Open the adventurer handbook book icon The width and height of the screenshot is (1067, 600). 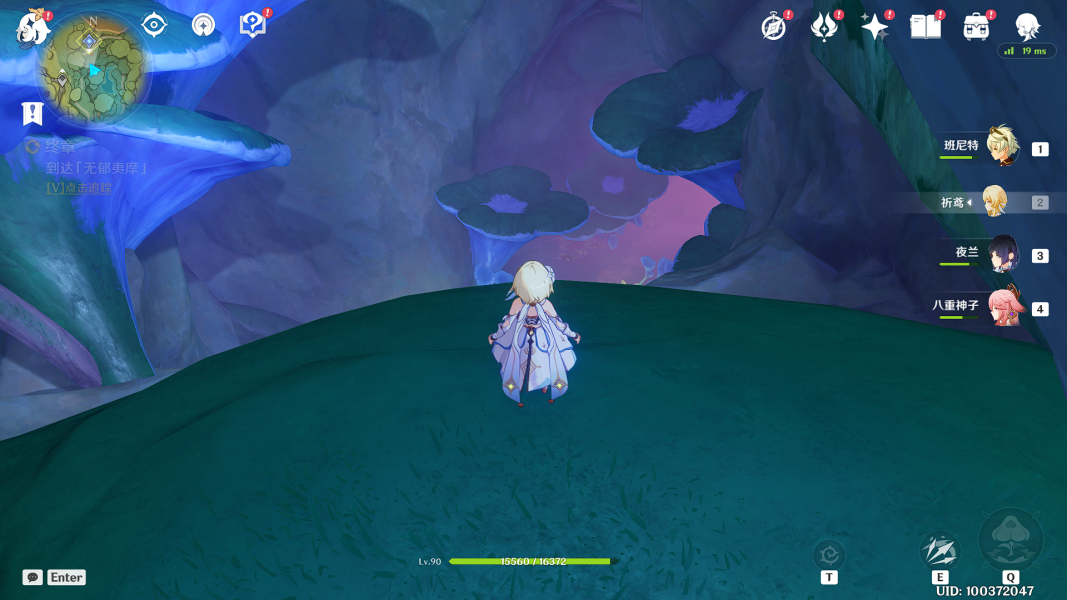[x=925, y=27]
